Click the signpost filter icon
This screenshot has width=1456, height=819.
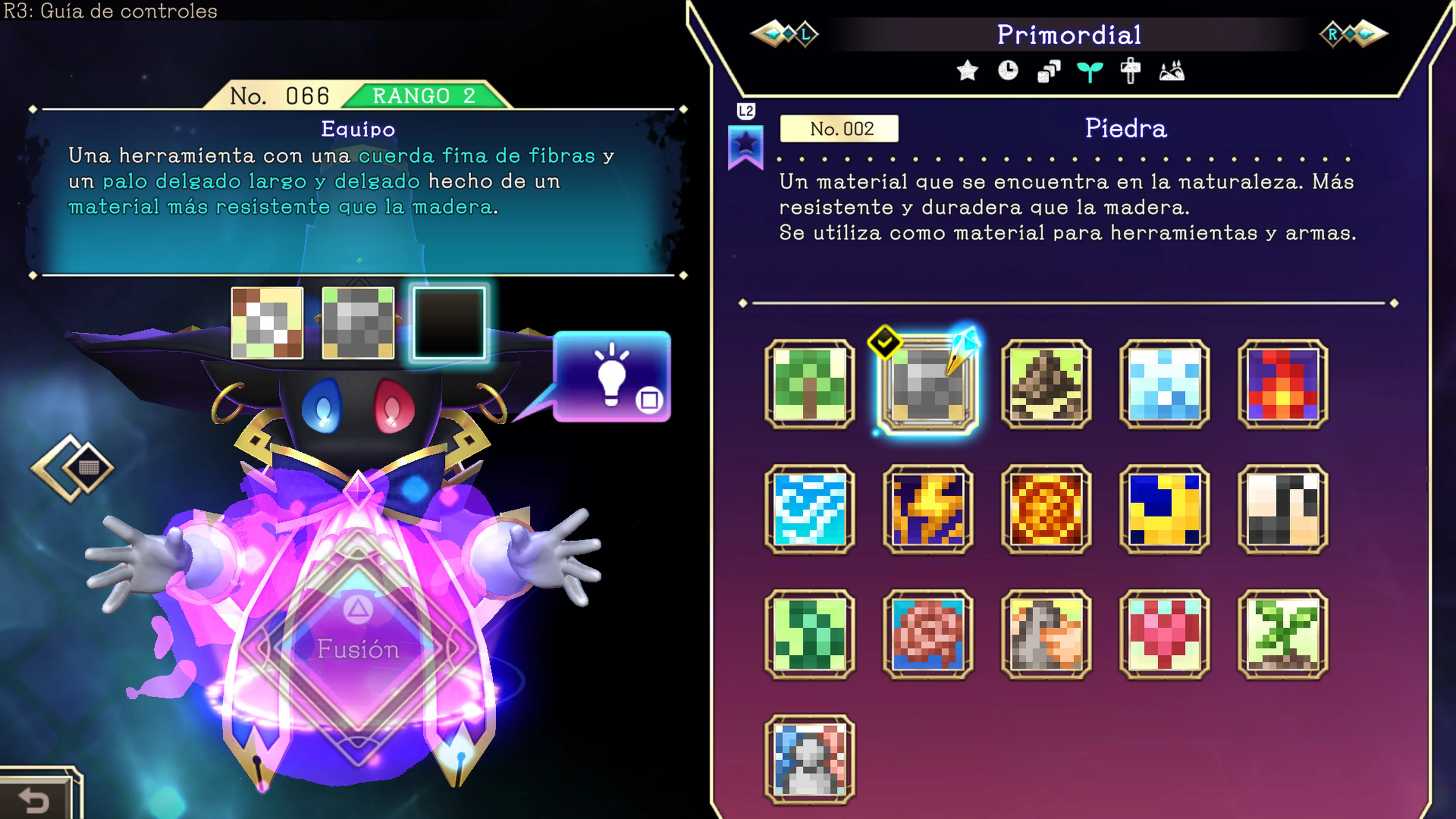point(1131,71)
